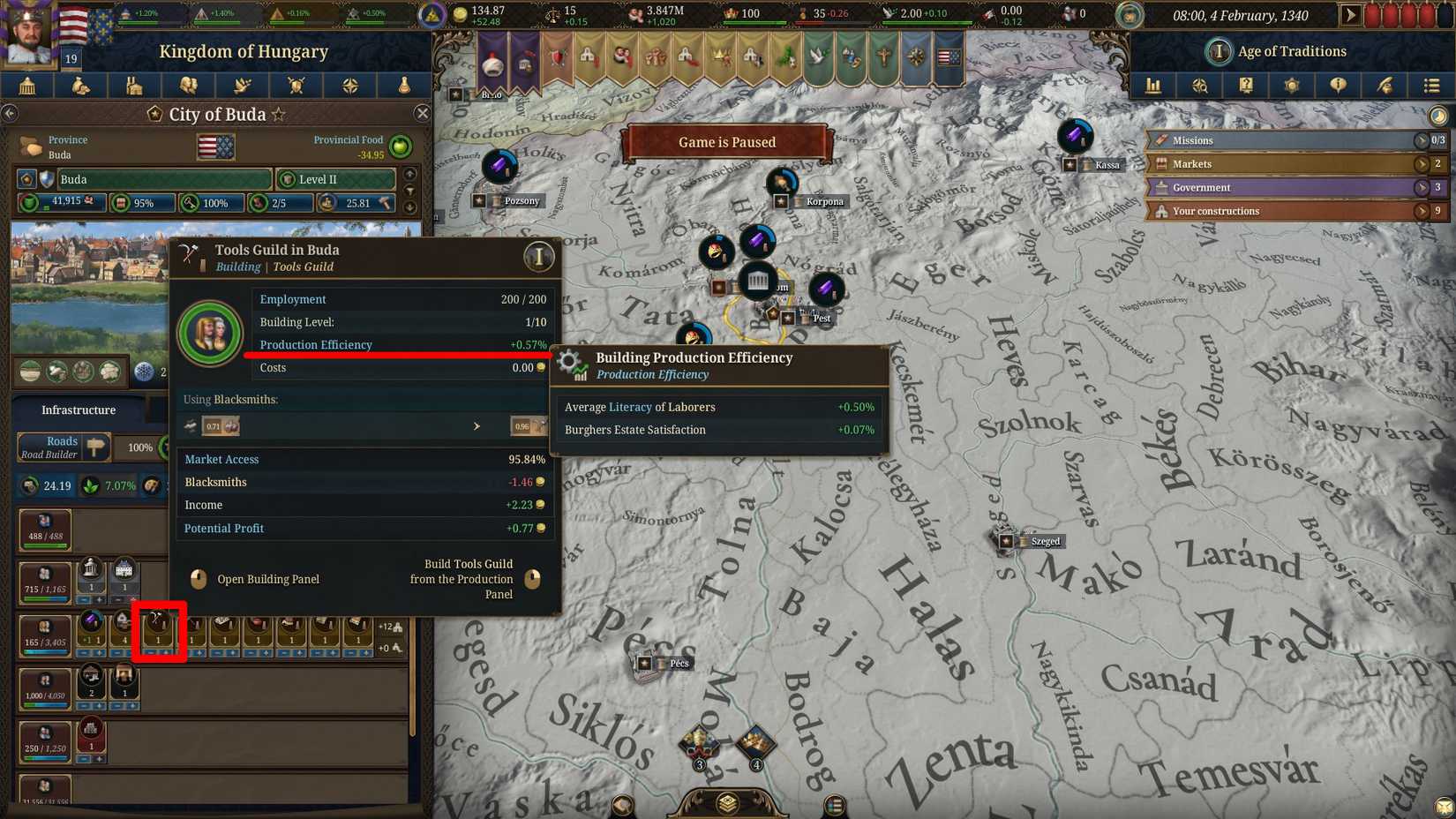
Task: Toggle the building filter funnel in the Buda panel
Action: (411, 191)
